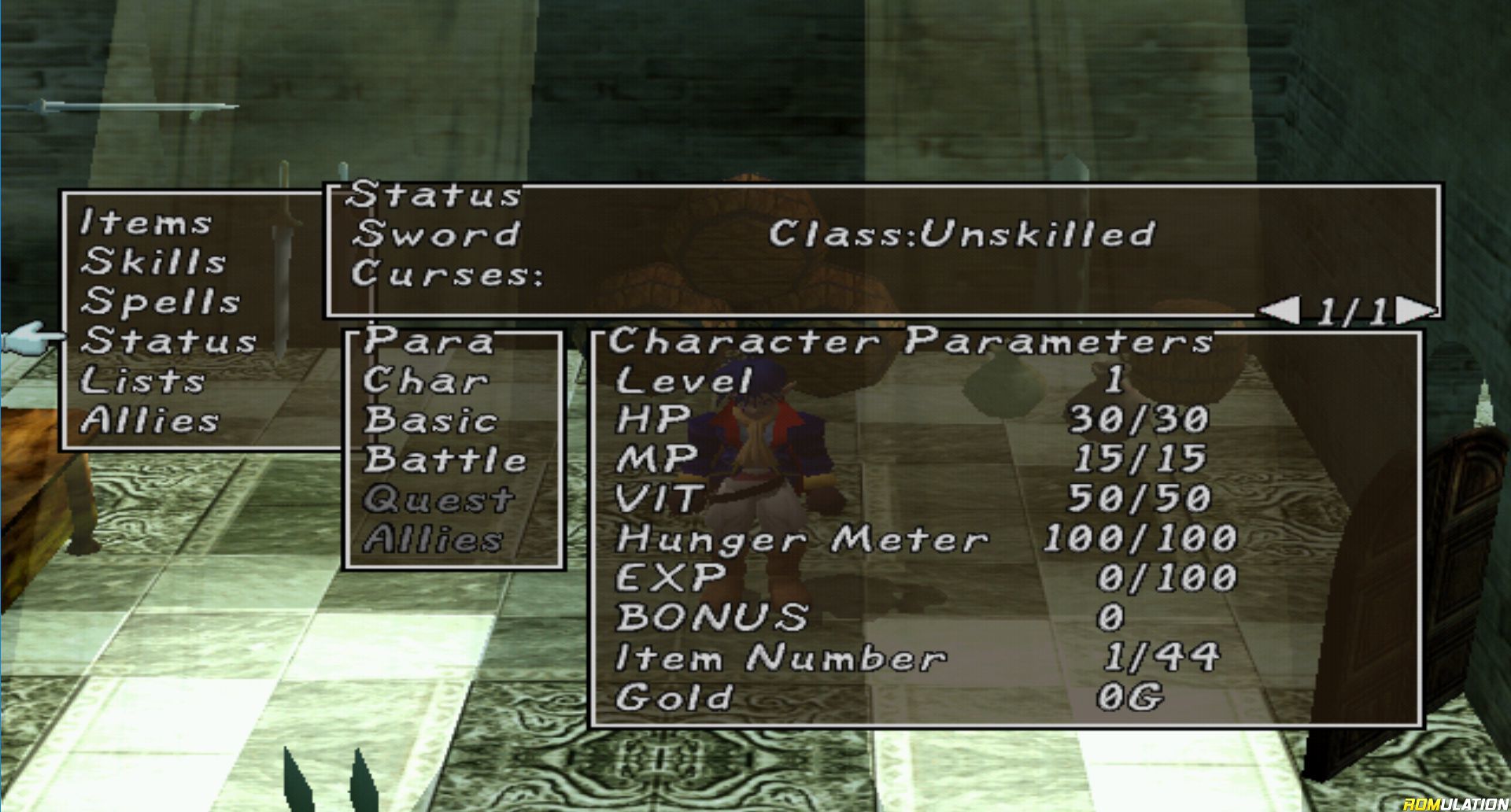Open the Lists menu entry
Viewport: 1511px width, 812px height.
click(142, 381)
